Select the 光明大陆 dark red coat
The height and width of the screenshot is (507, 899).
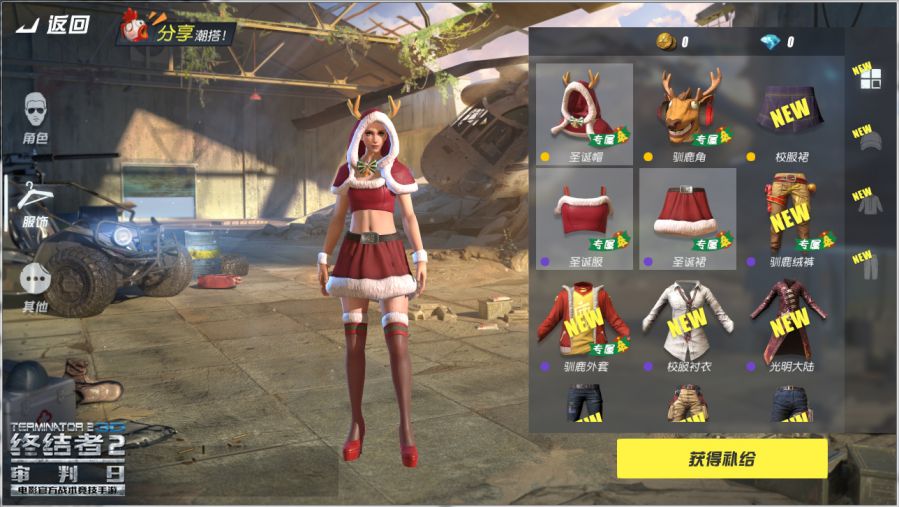tap(790, 323)
